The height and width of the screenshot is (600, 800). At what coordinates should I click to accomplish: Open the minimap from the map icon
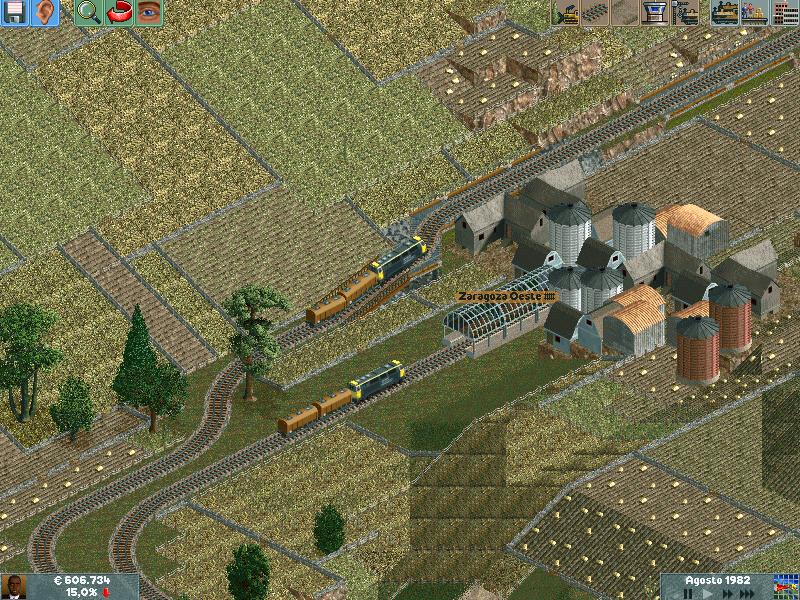785,586
